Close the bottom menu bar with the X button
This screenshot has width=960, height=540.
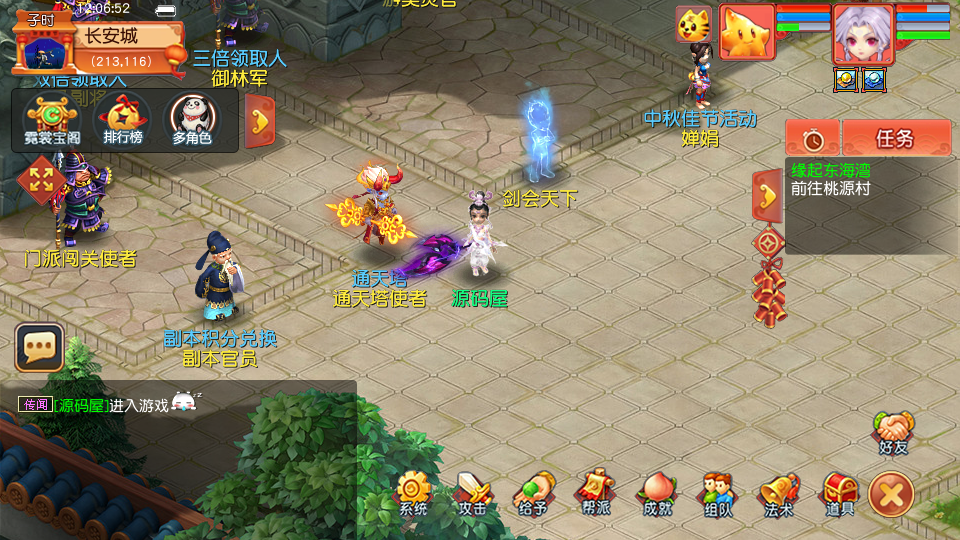(891, 495)
